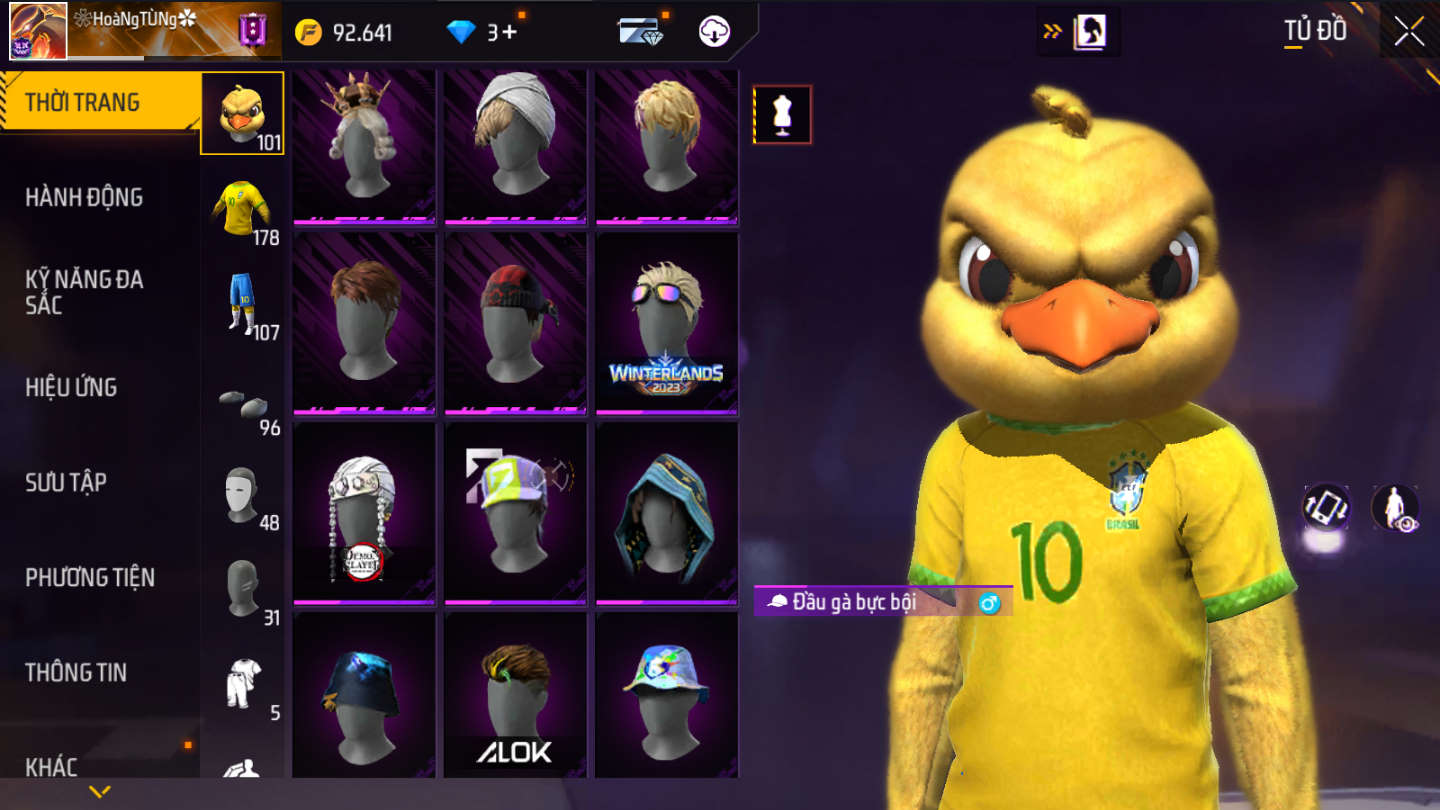Open the mannequin outfit preset button
Image resolution: width=1440 pixels, height=810 pixels.
pos(782,115)
